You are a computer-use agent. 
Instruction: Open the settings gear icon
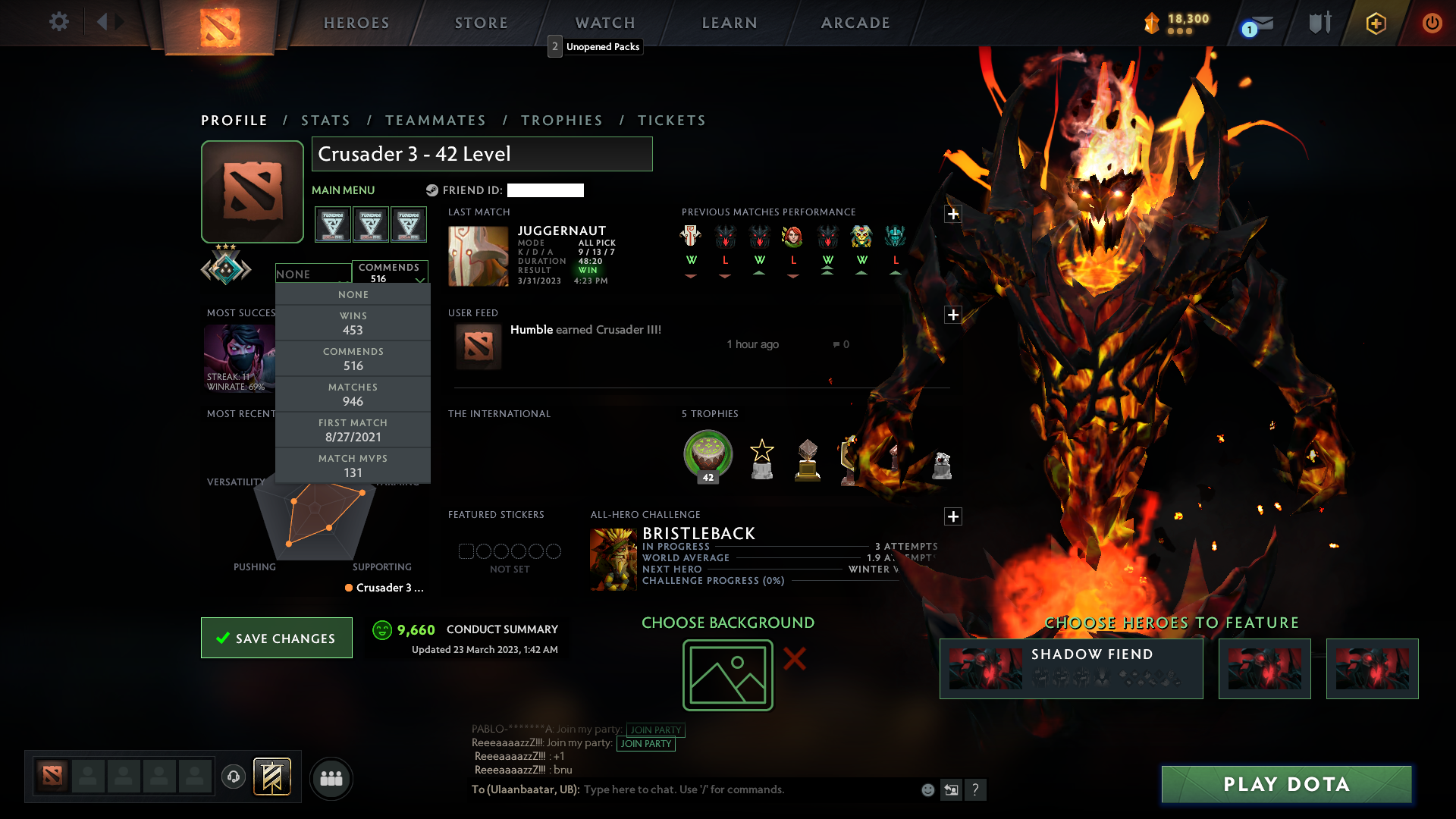pyautogui.click(x=59, y=23)
